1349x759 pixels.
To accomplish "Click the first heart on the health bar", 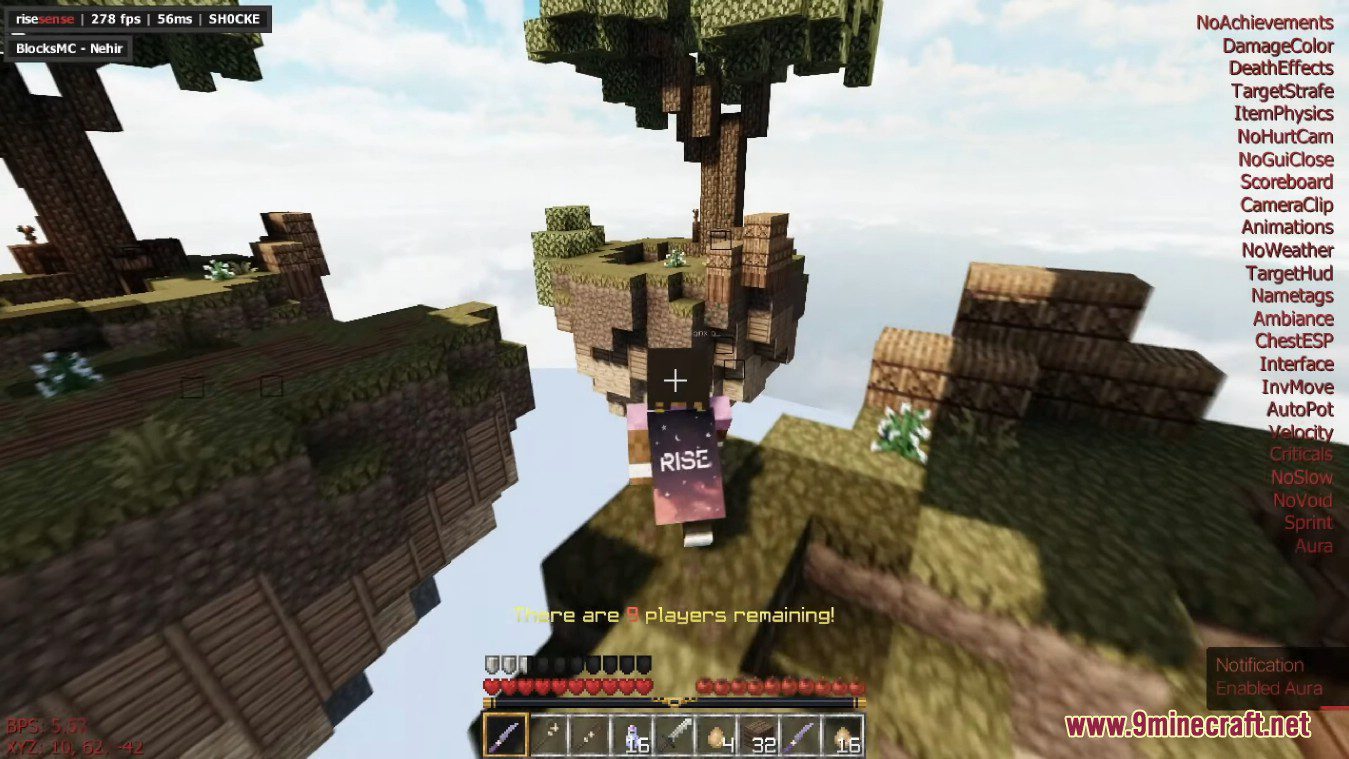I will point(490,686).
